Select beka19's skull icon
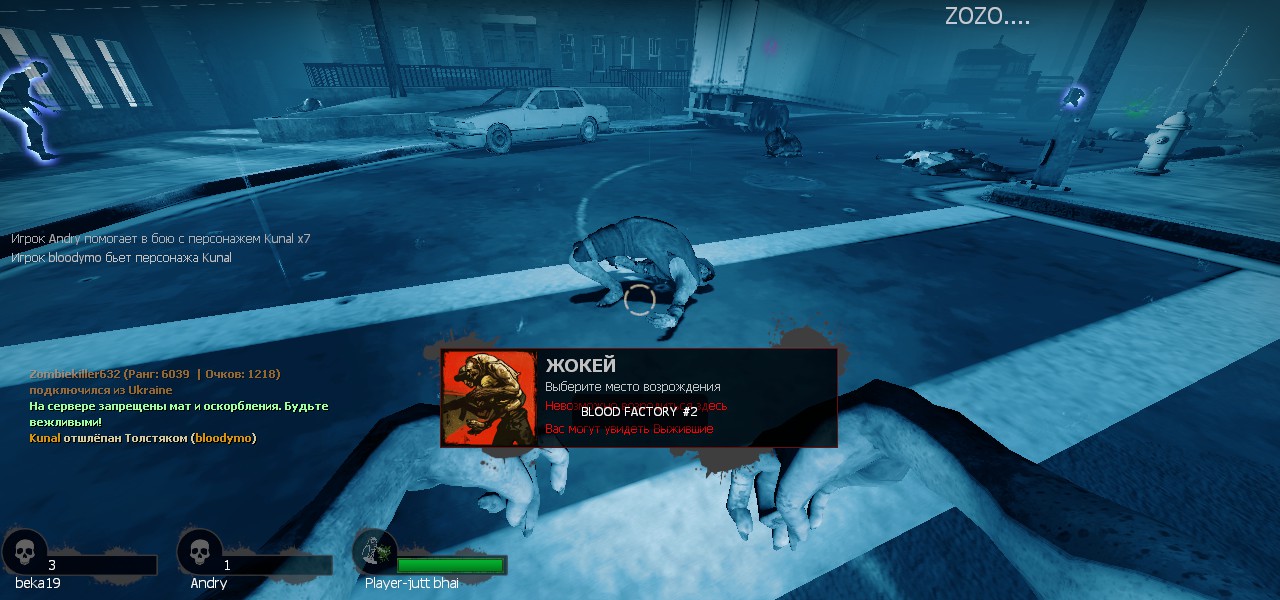The width and height of the screenshot is (1280, 600). 23,552
